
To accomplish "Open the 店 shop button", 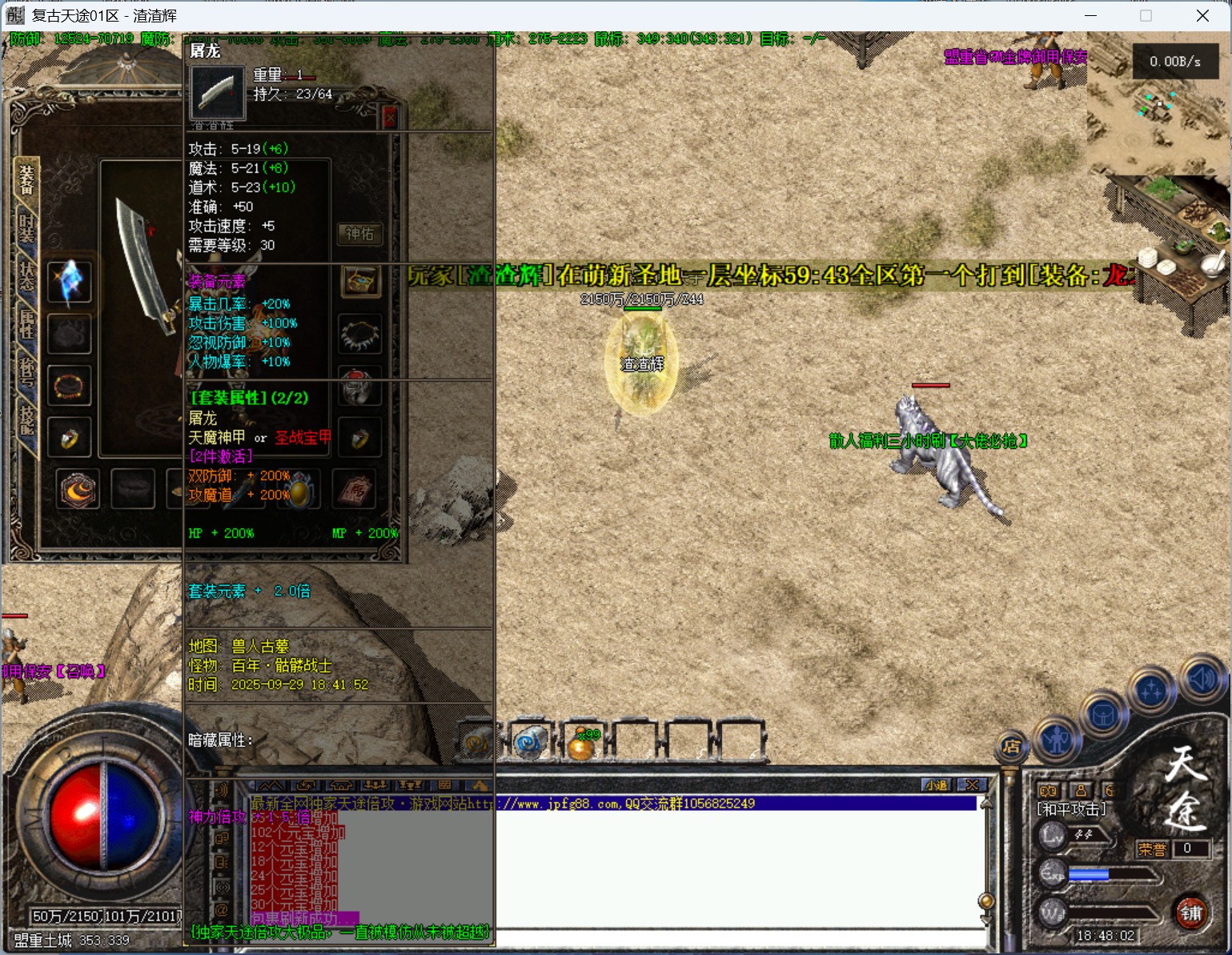I will [x=1012, y=747].
